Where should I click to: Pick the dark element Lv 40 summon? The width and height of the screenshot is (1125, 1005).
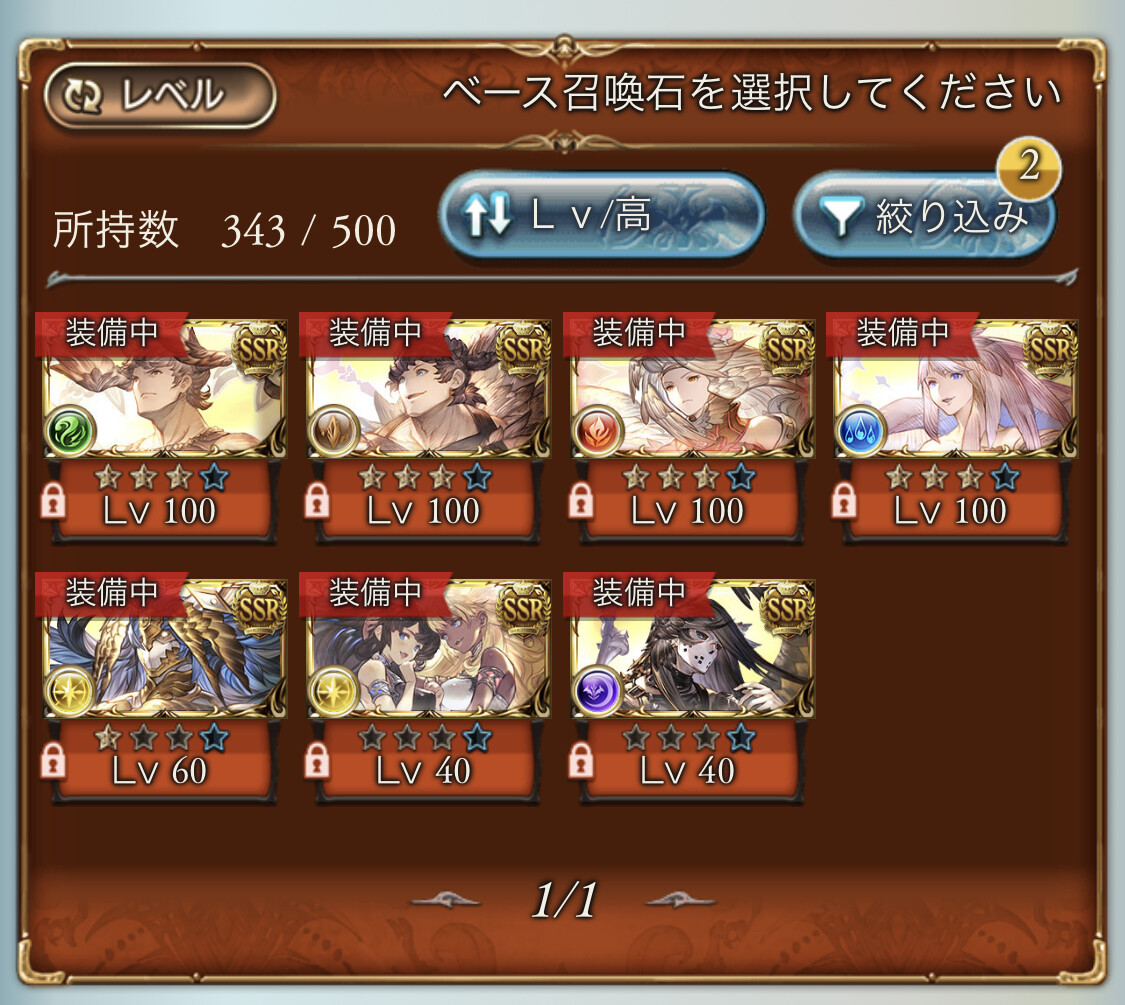(692, 650)
